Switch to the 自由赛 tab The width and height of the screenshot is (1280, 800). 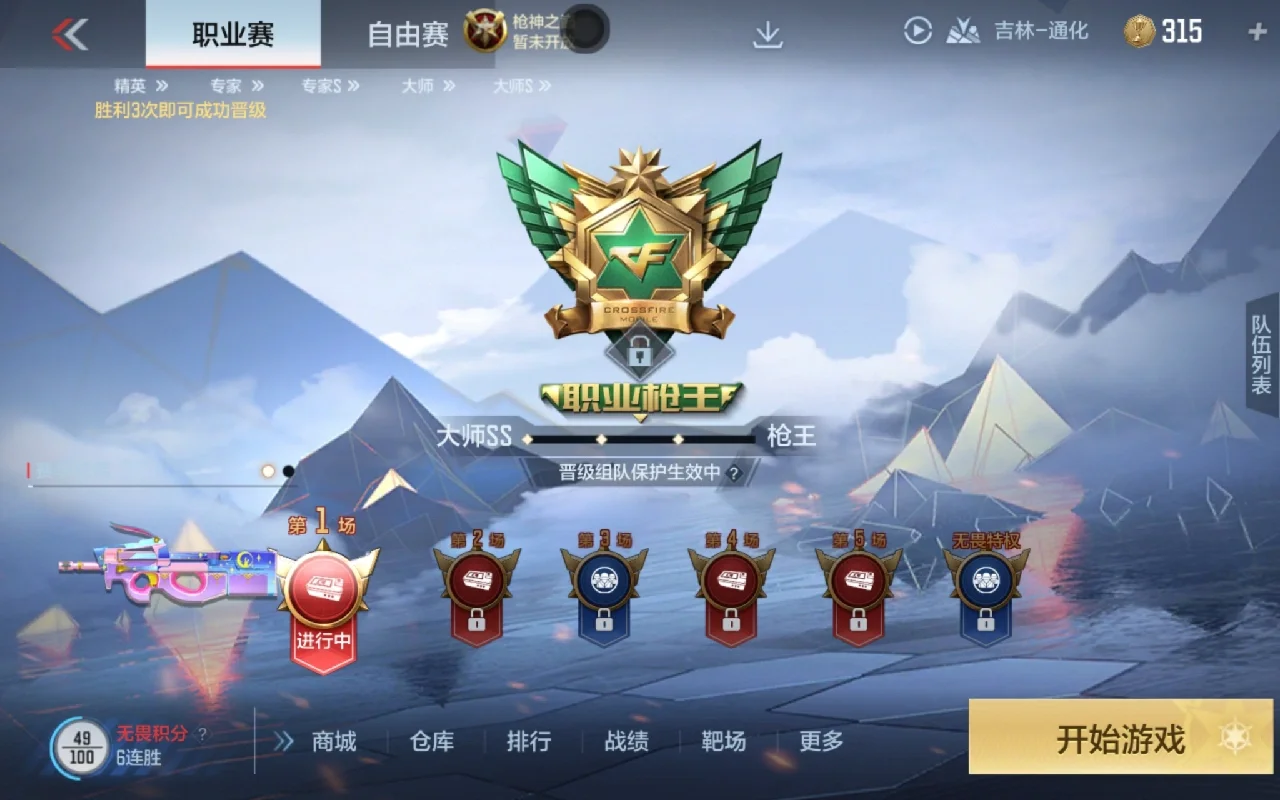pos(412,30)
